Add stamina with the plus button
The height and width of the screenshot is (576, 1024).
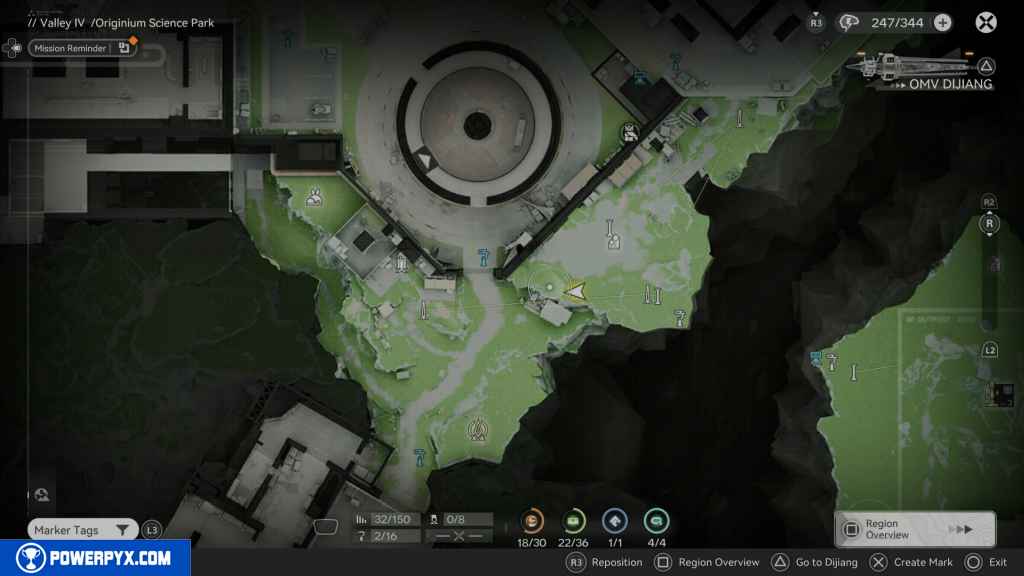pos(942,22)
